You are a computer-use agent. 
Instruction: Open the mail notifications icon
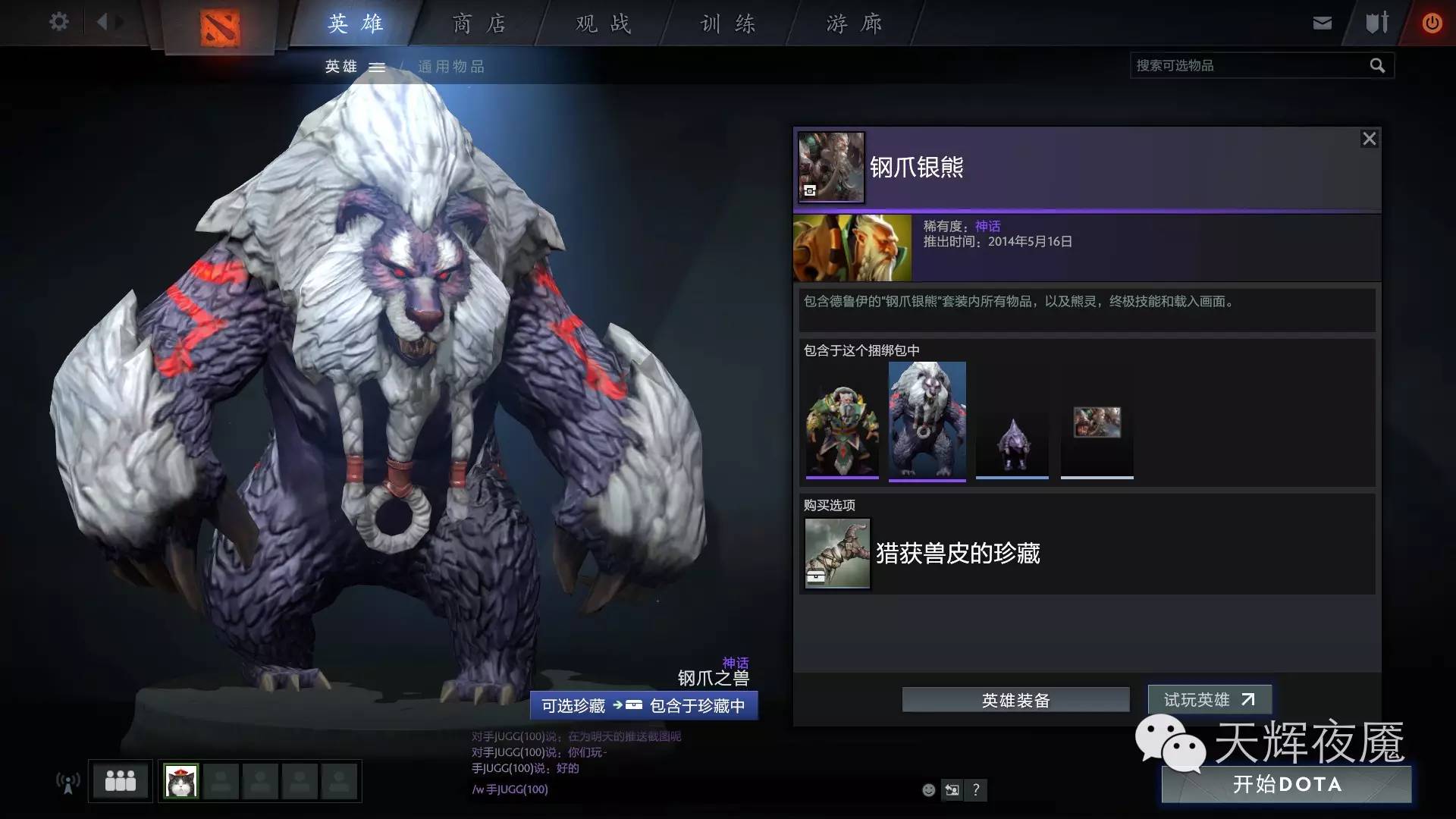[x=1322, y=23]
